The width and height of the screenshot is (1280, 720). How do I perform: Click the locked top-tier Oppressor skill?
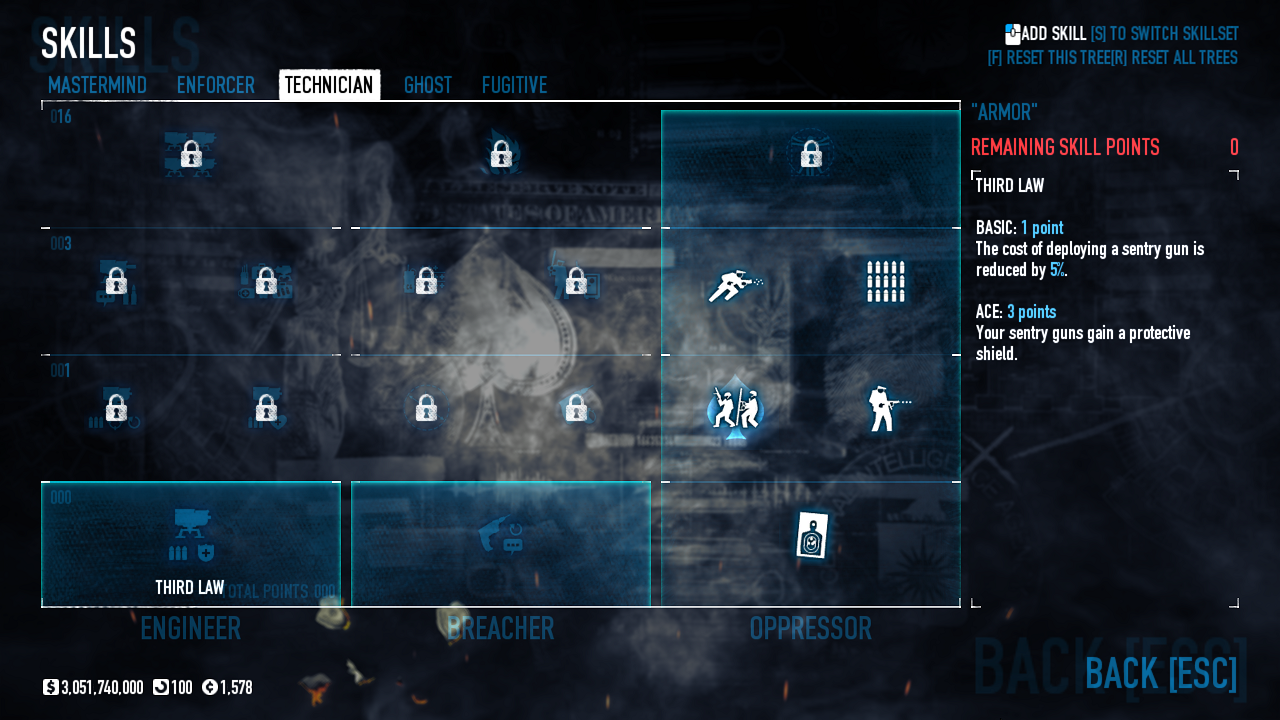[x=811, y=155]
